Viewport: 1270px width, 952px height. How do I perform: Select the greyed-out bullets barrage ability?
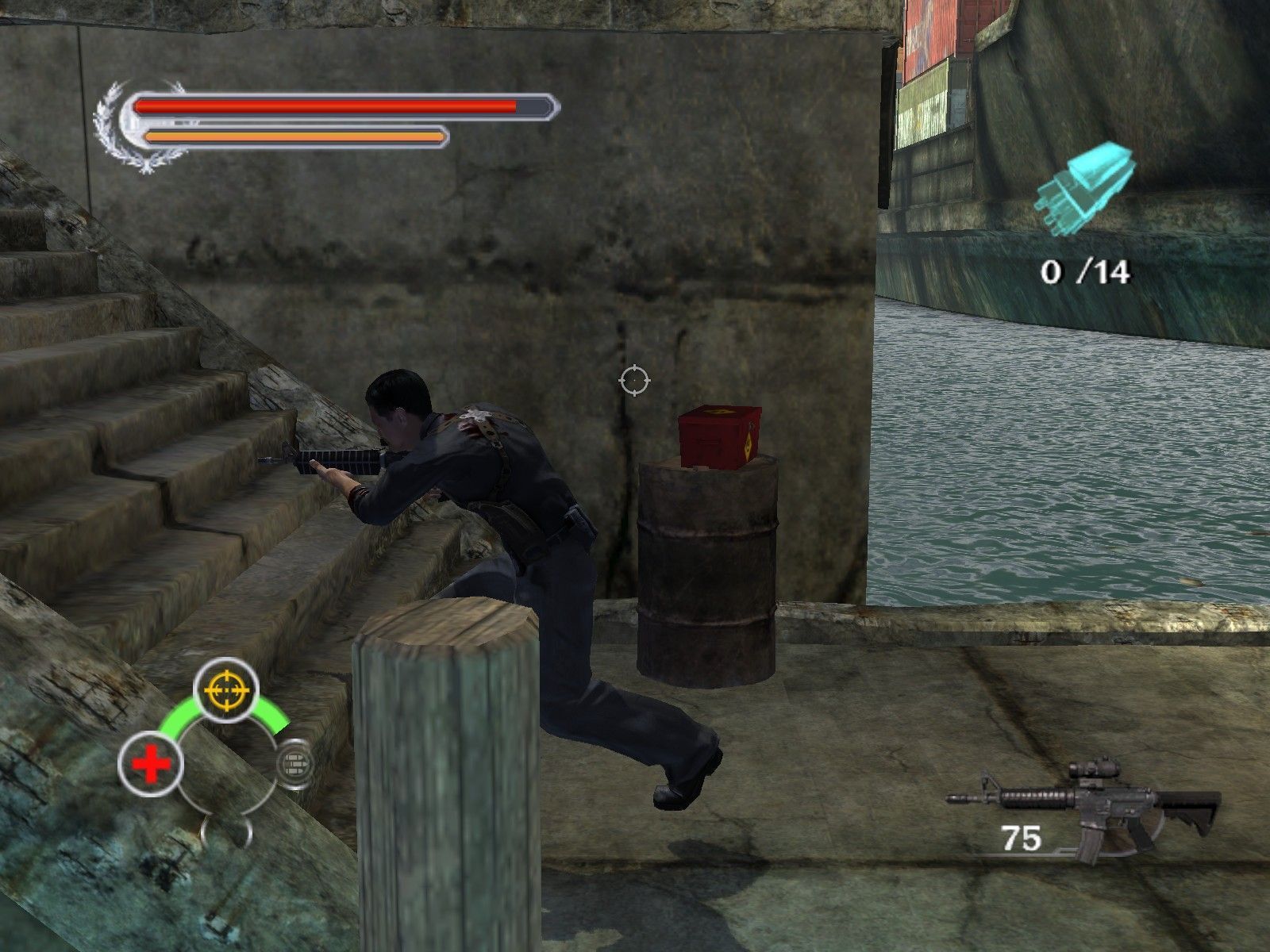295,764
